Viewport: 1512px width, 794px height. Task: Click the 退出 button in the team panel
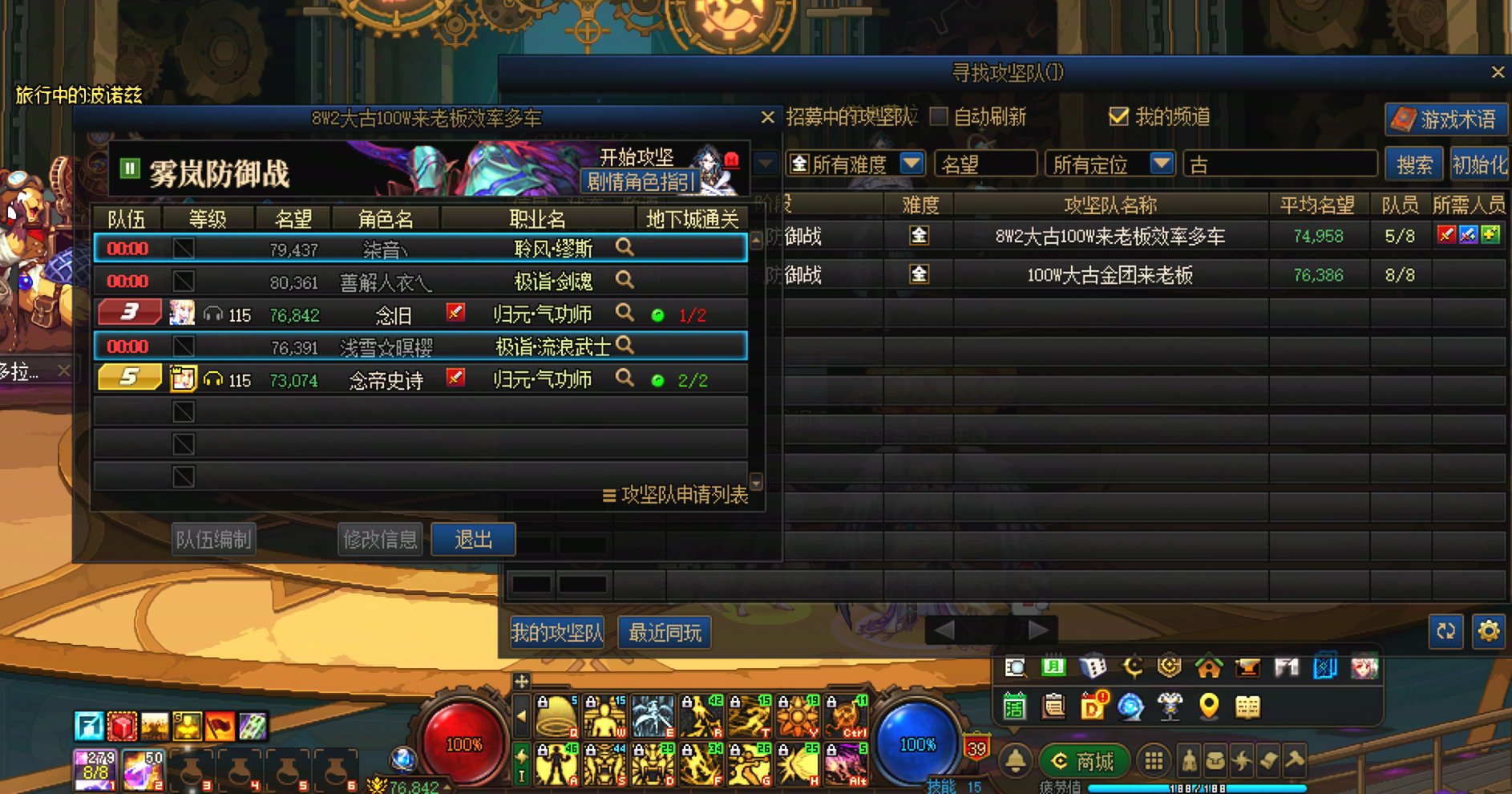474,539
